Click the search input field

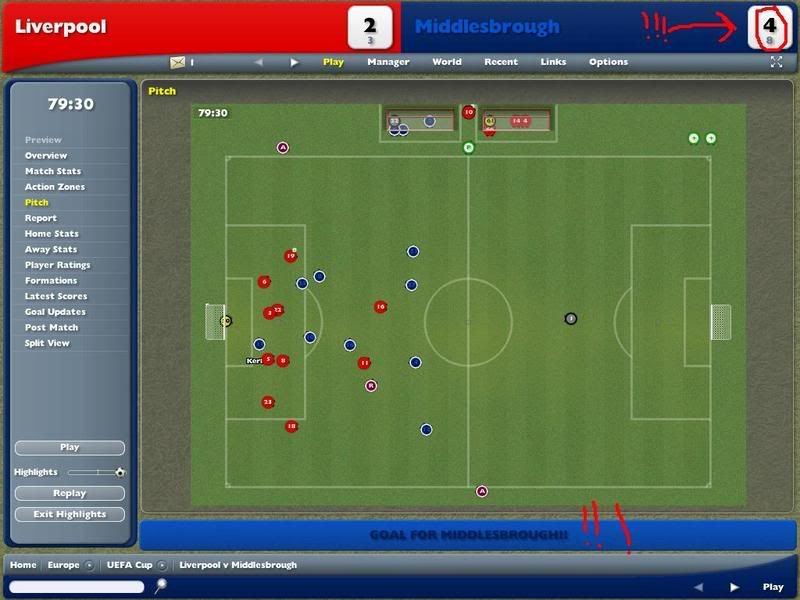[79, 587]
